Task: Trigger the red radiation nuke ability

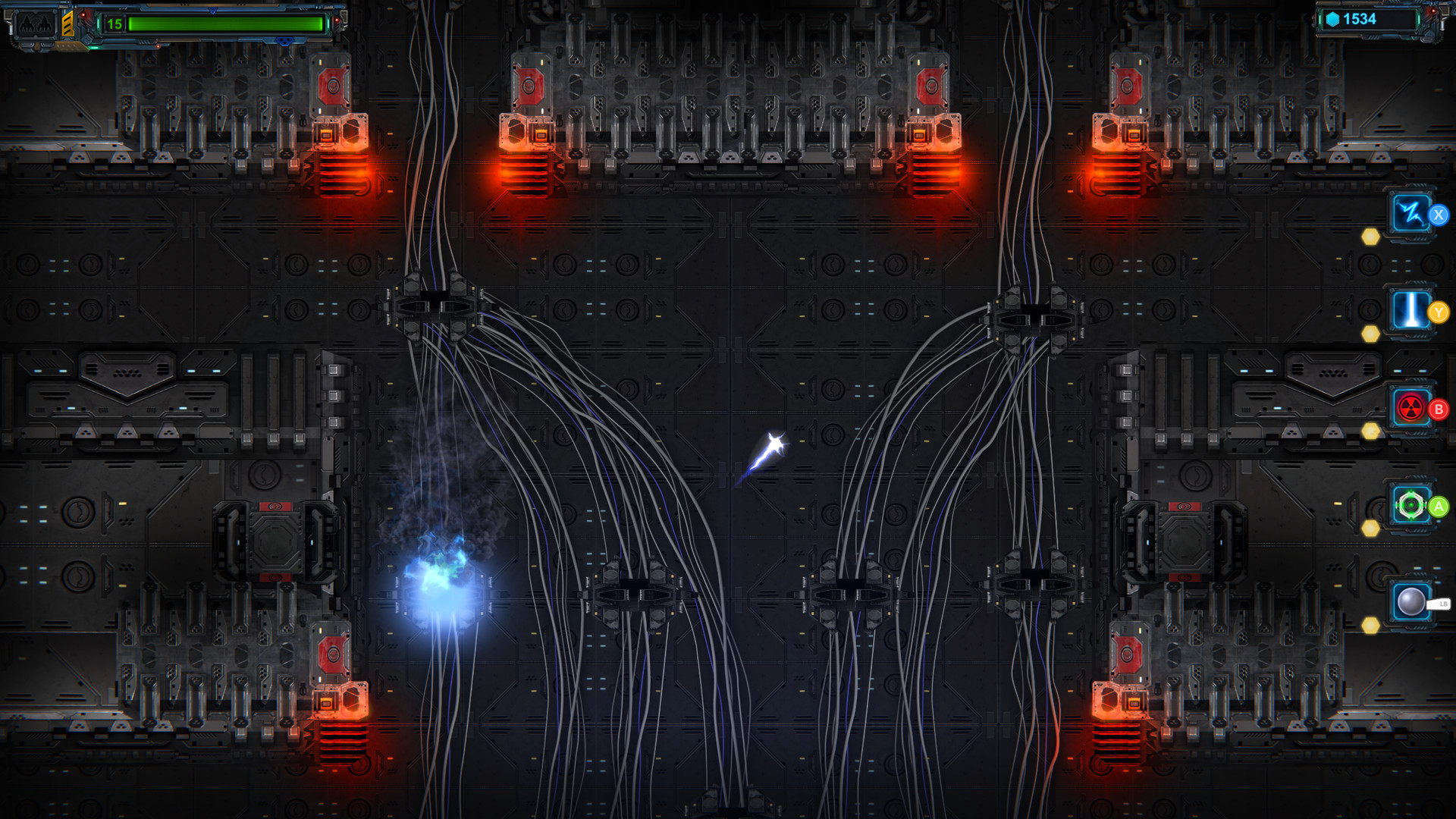Action: point(1412,408)
